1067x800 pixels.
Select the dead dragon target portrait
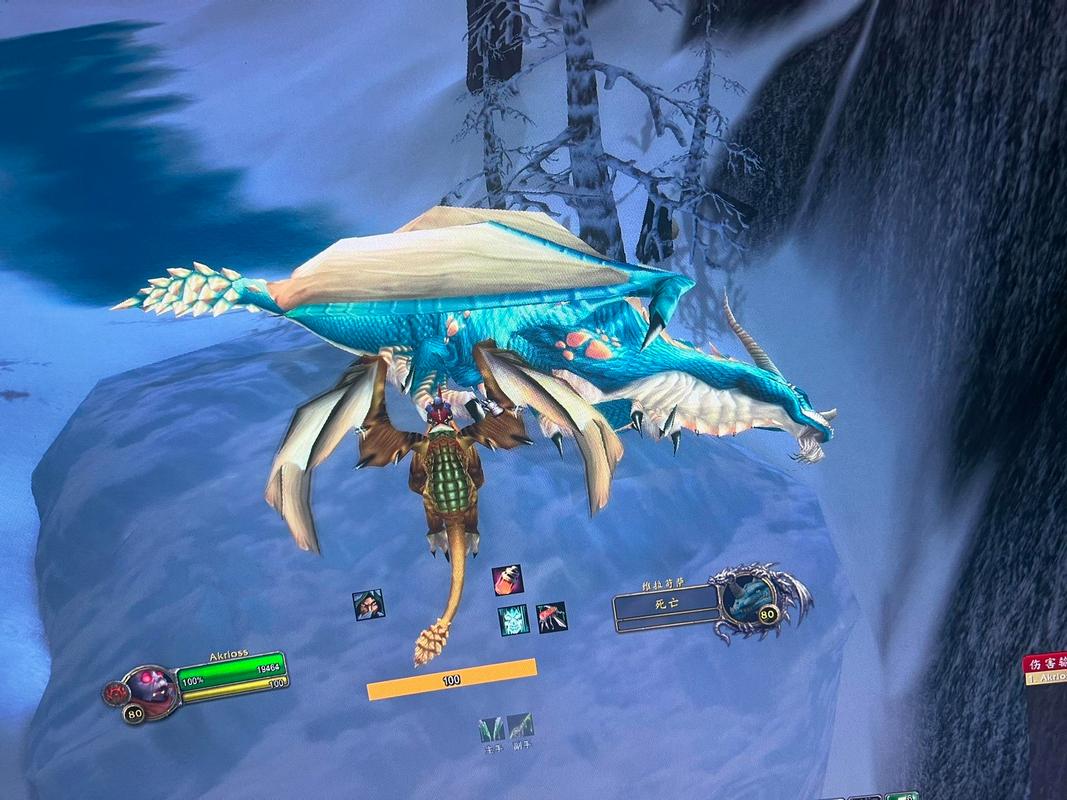tap(744, 602)
